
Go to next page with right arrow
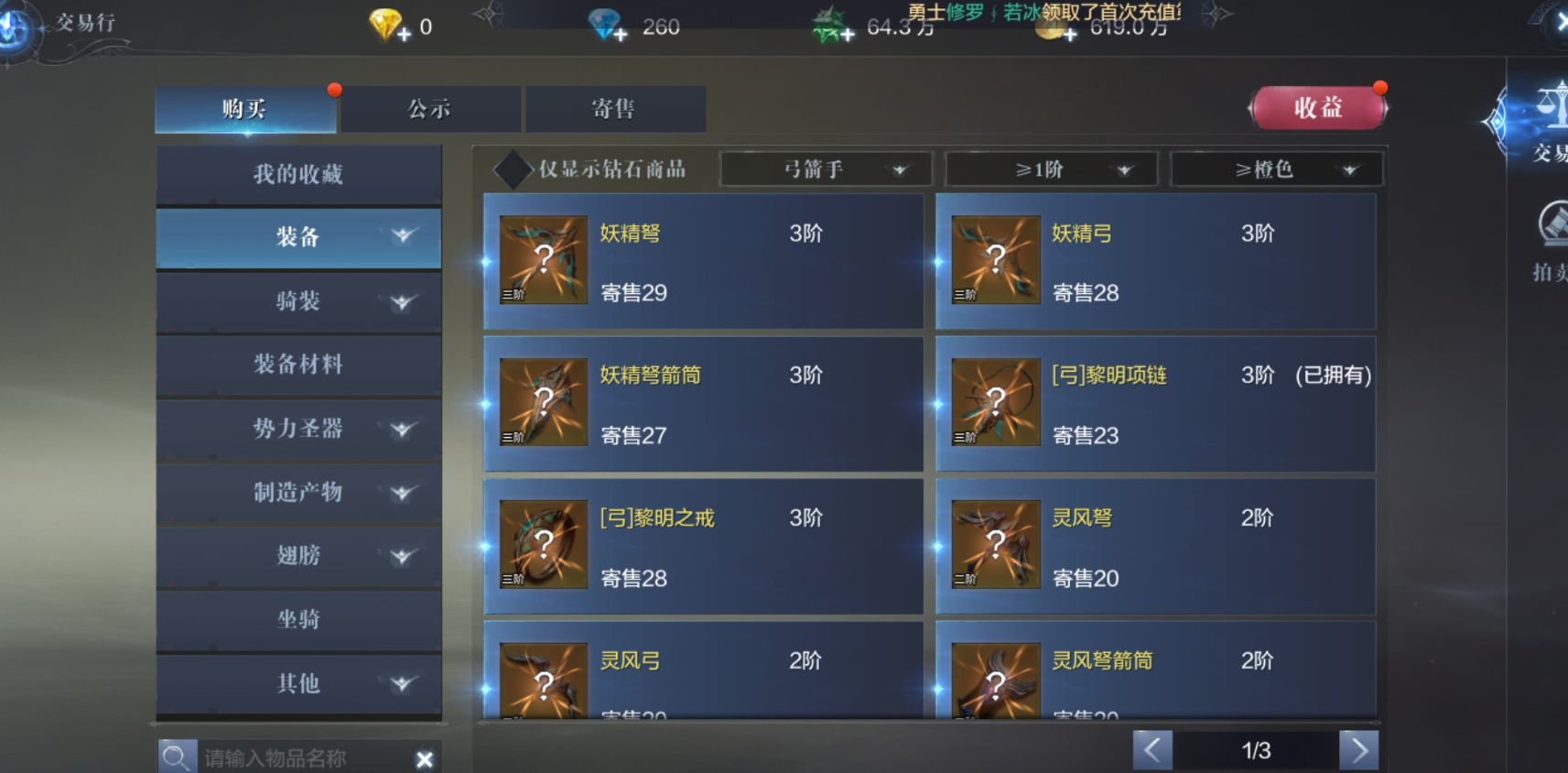[1359, 749]
